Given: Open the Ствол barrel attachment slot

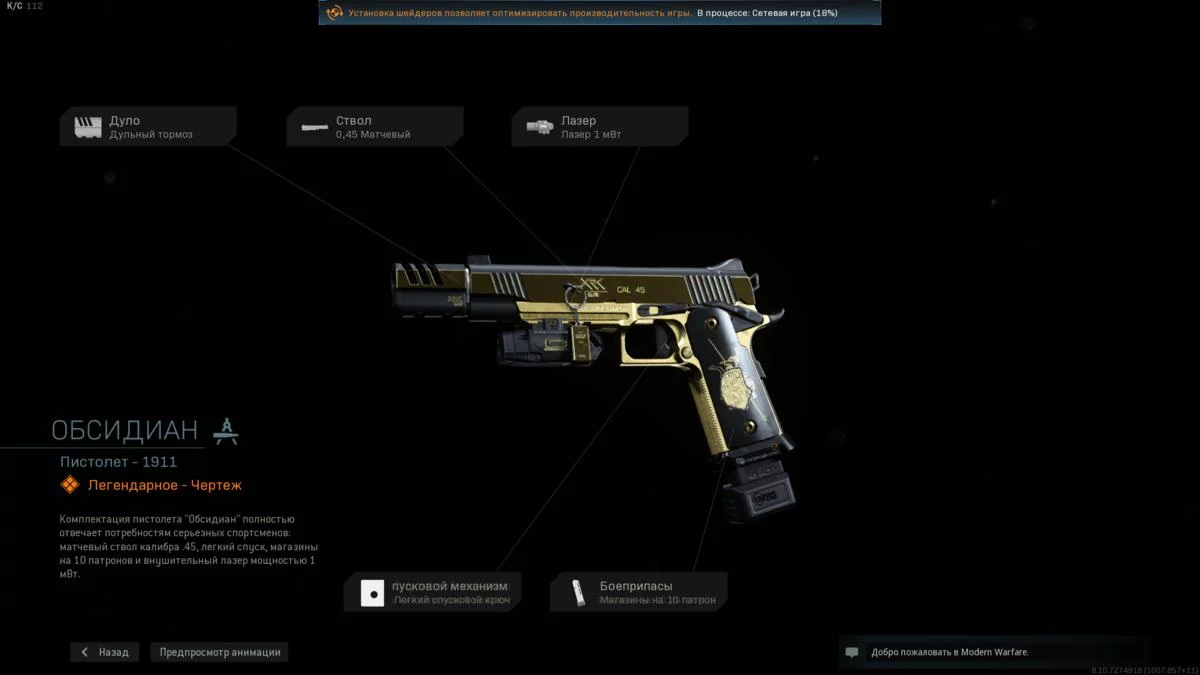Looking at the screenshot, I should 375,127.
